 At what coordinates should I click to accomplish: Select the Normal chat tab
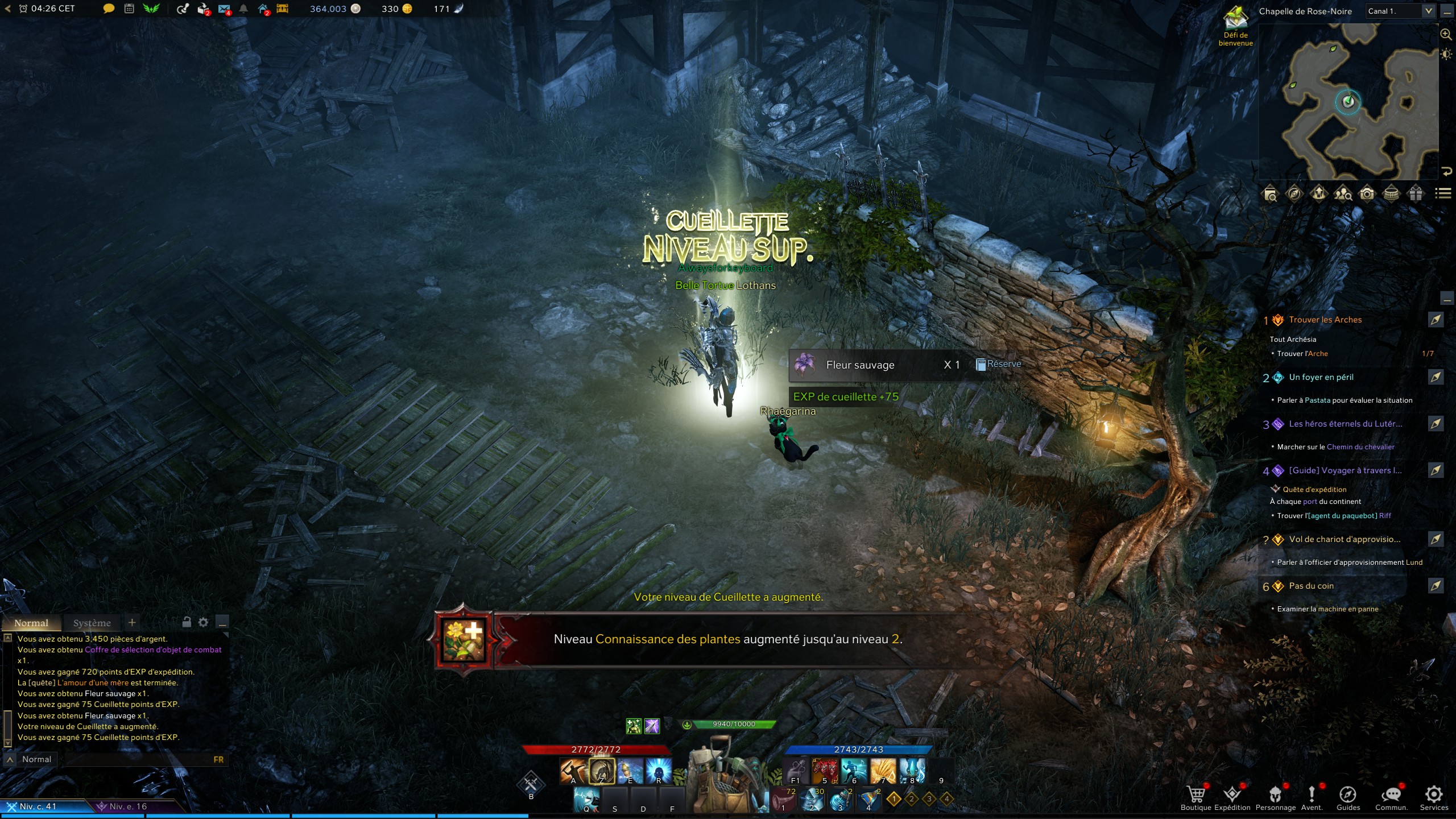(31, 623)
